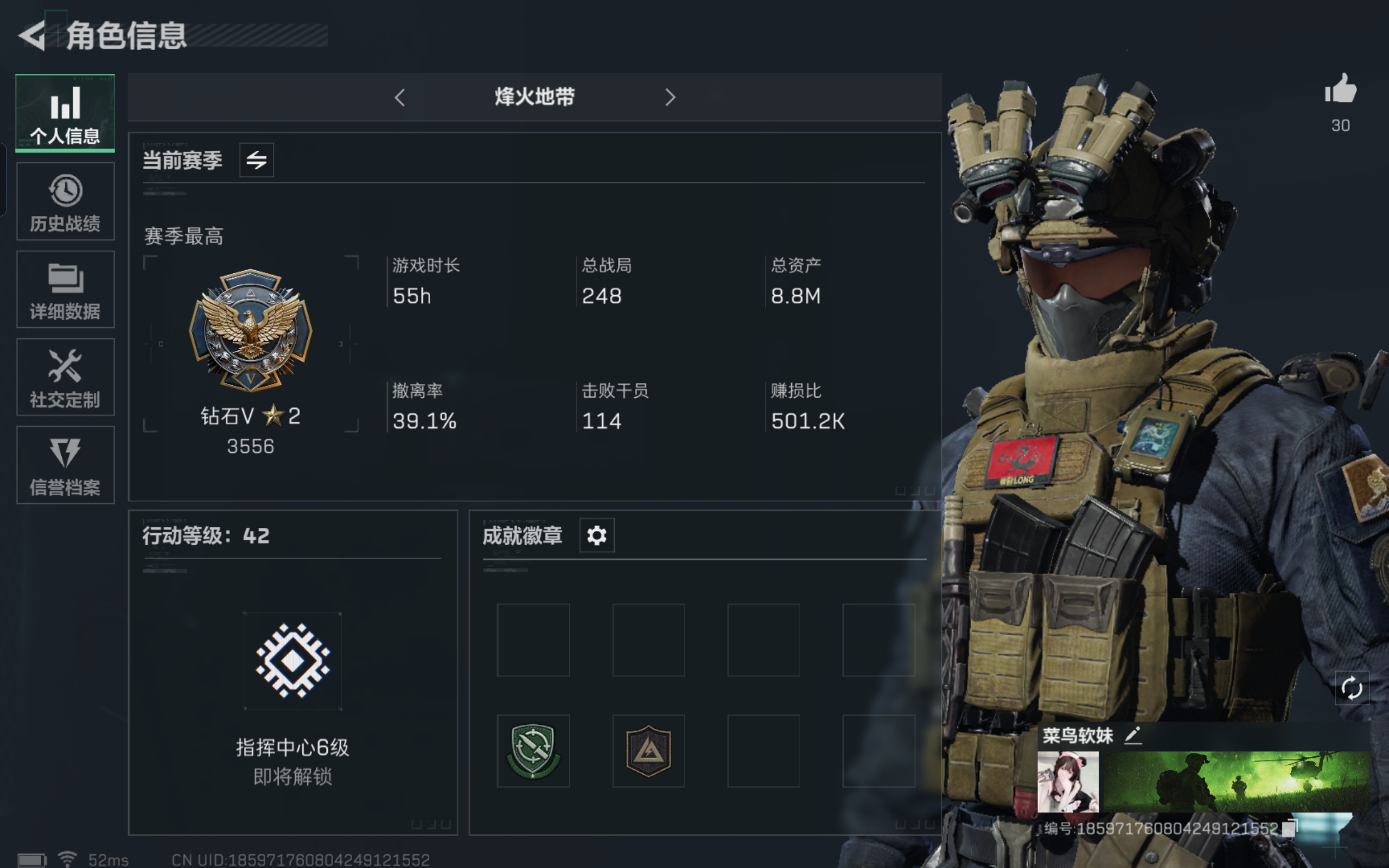Open achievement badge settings gear
The width and height of the screenshot is (1389, 868).
pos(597,534)
